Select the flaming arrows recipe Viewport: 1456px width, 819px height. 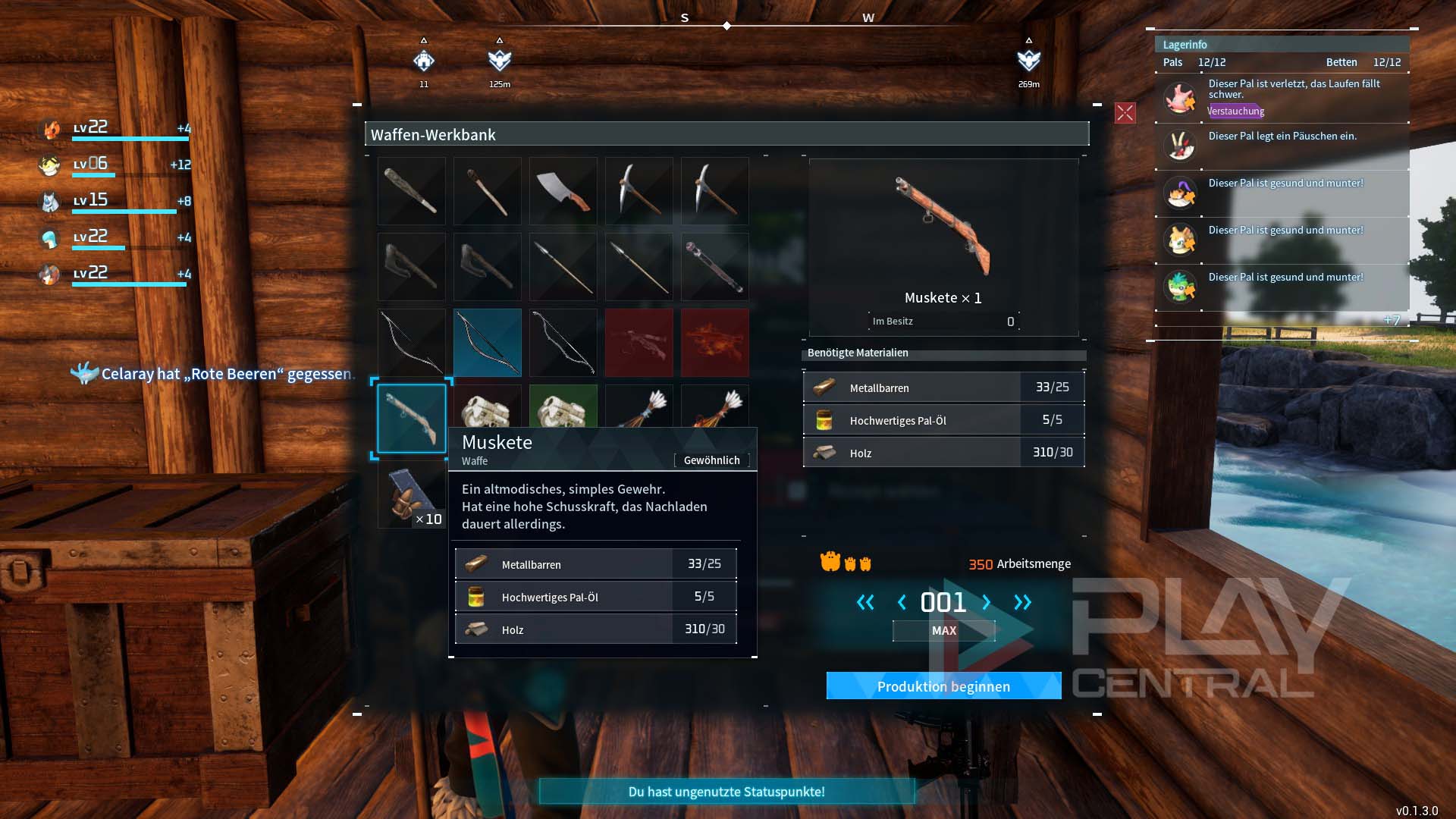pos(714,406)
